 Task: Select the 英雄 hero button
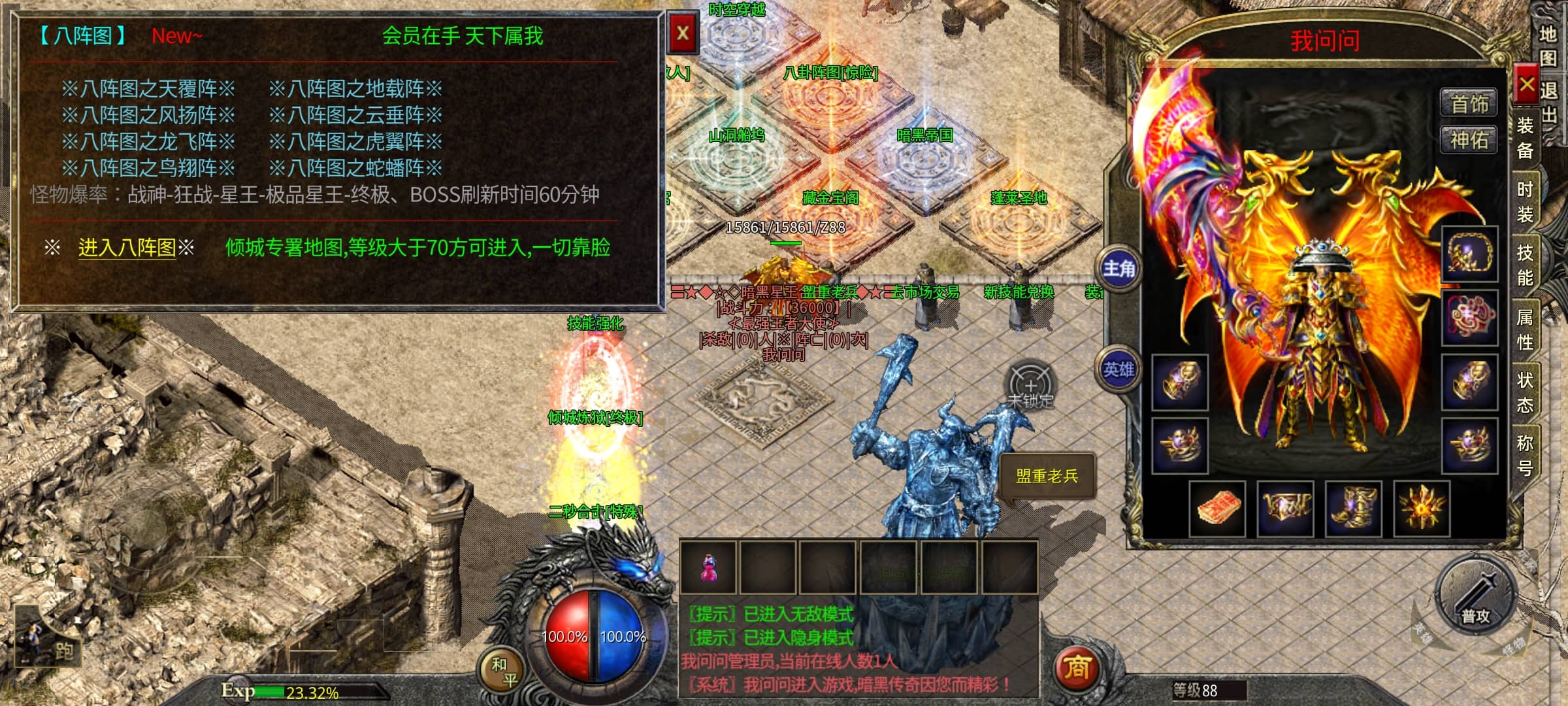click(x=1120, y=370)
